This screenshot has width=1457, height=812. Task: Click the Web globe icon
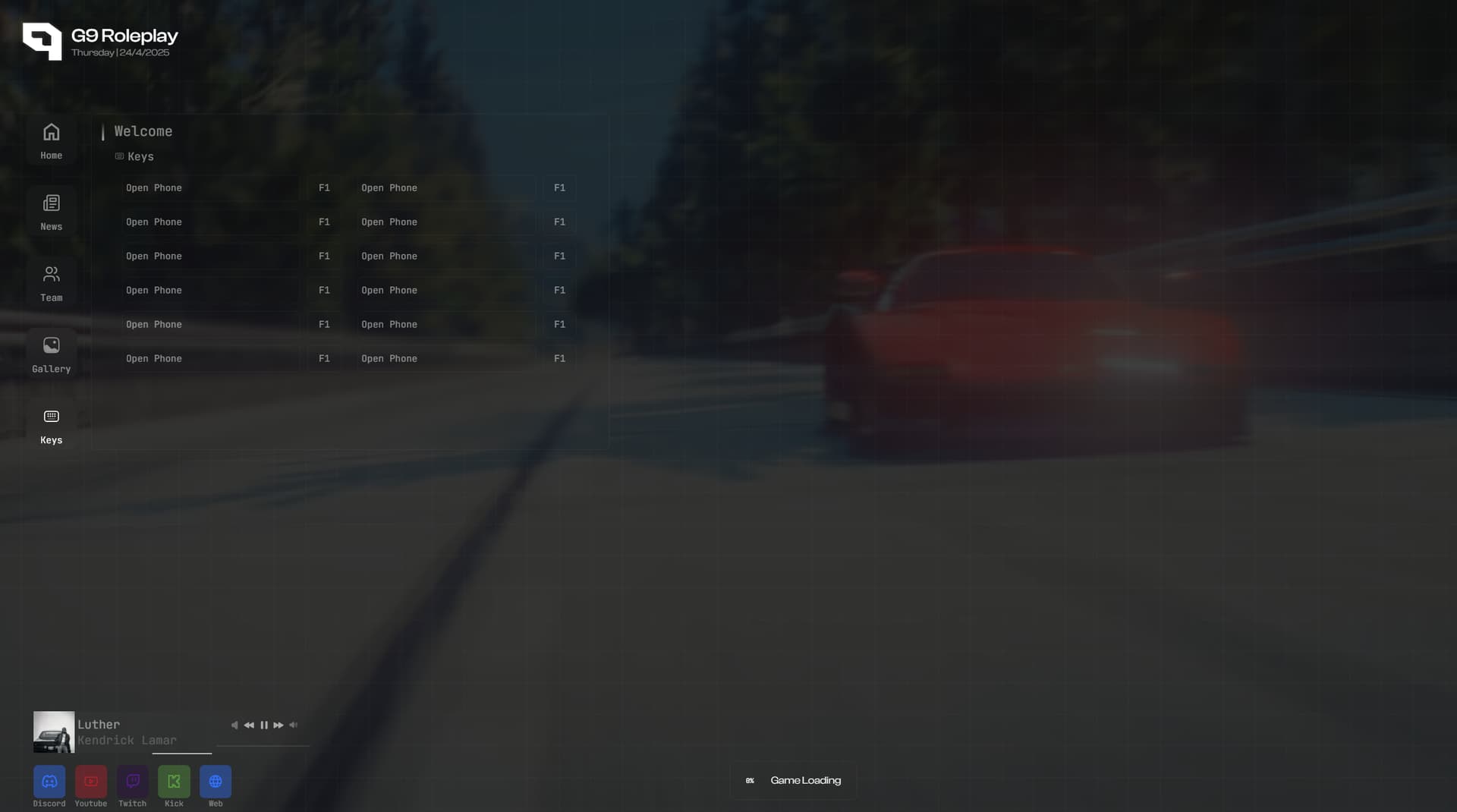(x=215, y=781)
